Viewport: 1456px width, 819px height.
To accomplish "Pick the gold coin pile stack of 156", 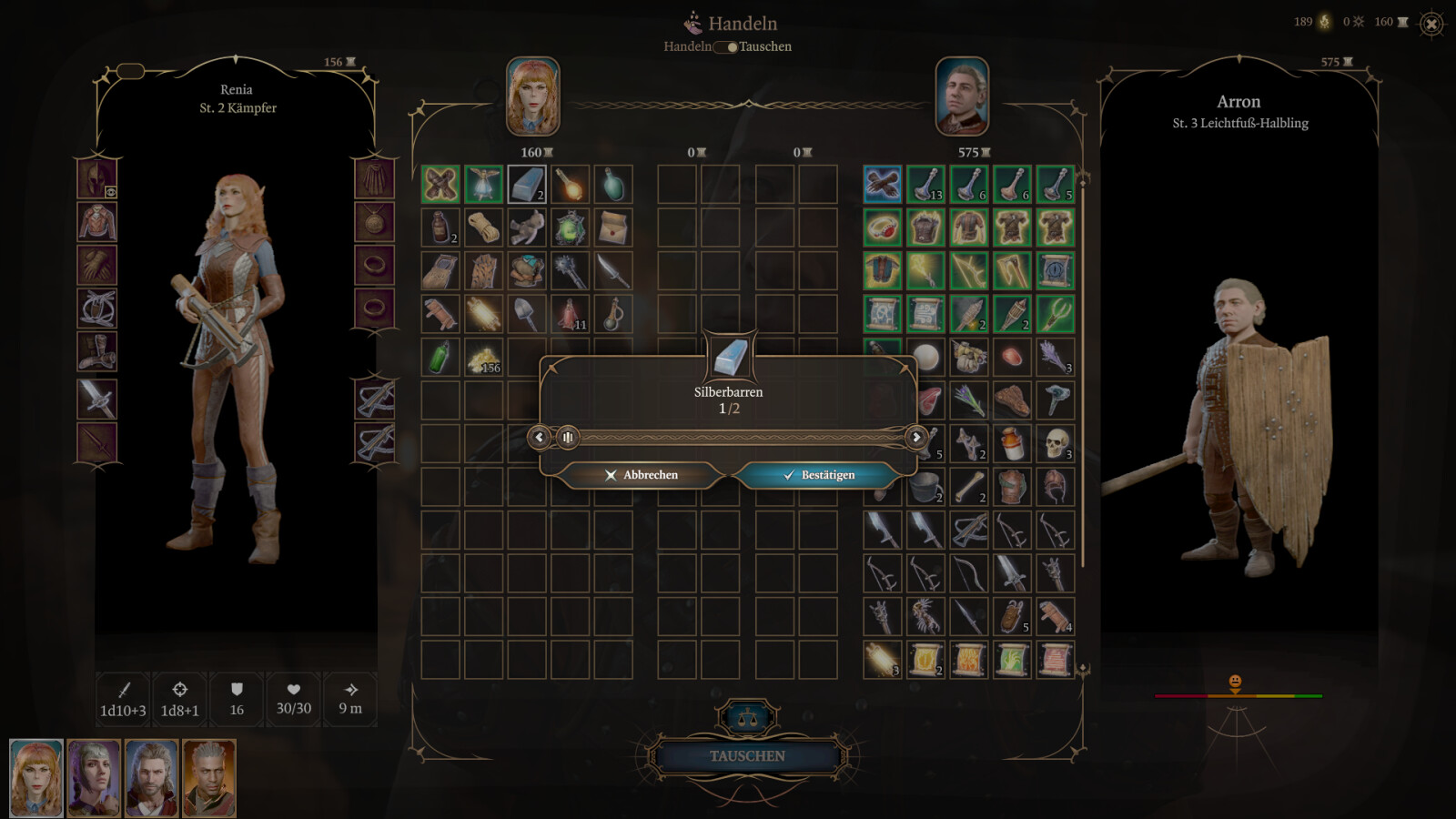I will pyautogui.click(x=483, y=358).
